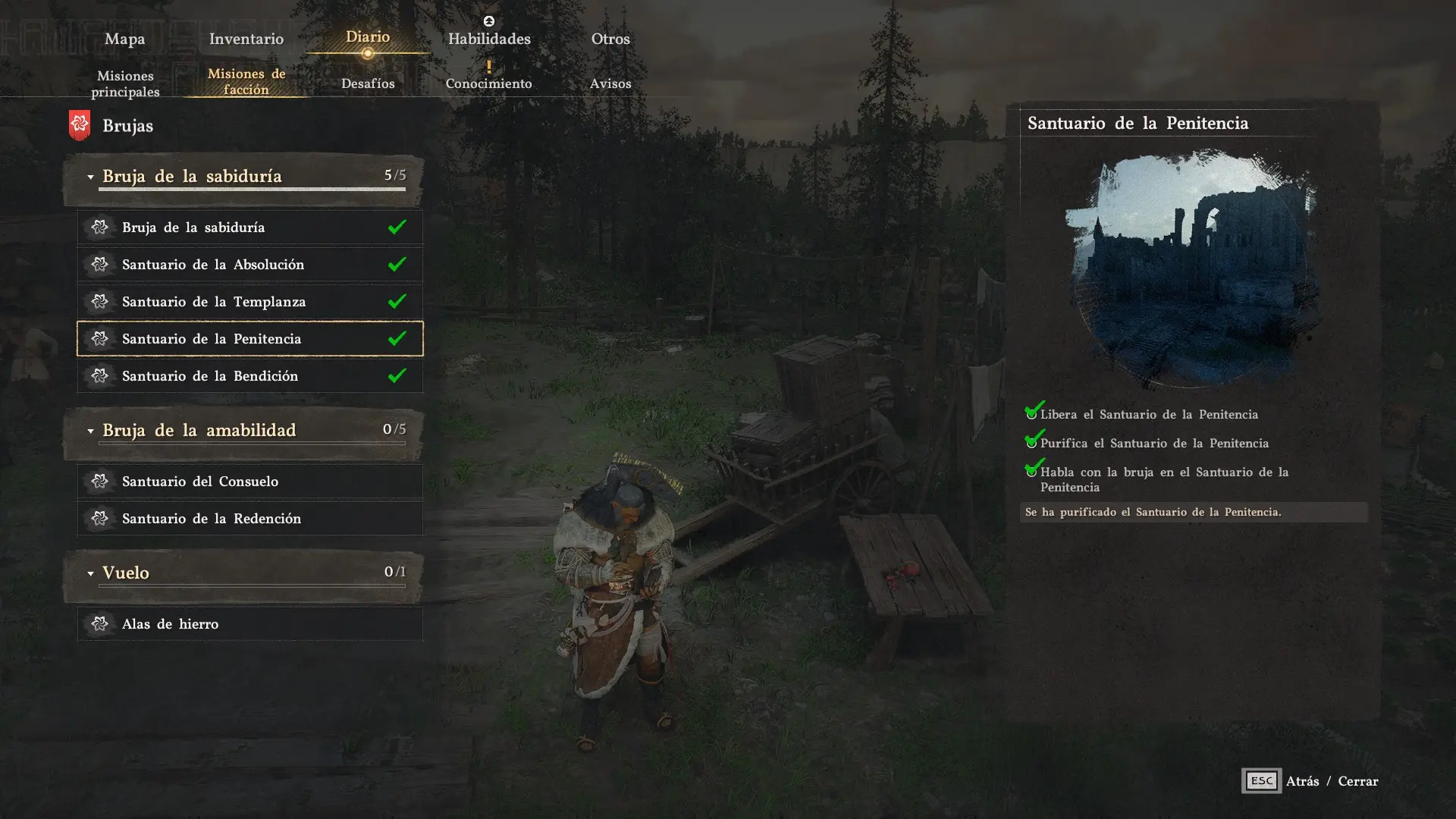Open the Mapa tab

124,39
